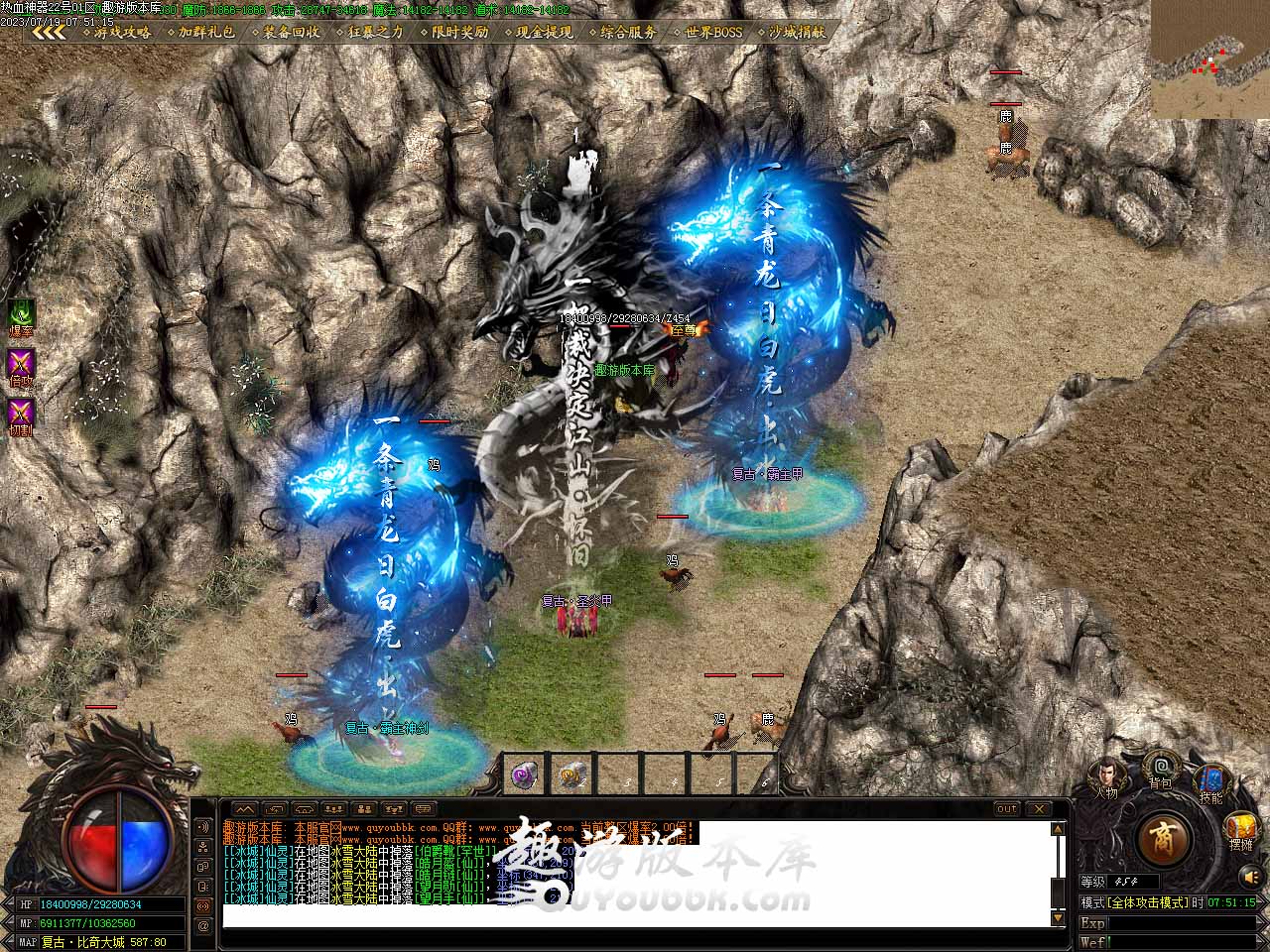Viewport: 1270px width, 952px height.
Task: Click the 切割 crossed-swords icon
Action: point(21,413)
